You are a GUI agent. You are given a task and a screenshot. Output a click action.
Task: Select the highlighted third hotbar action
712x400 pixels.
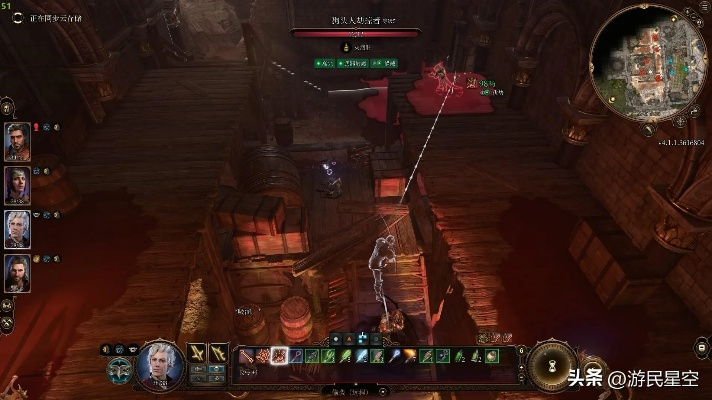[x=279, y=355]
